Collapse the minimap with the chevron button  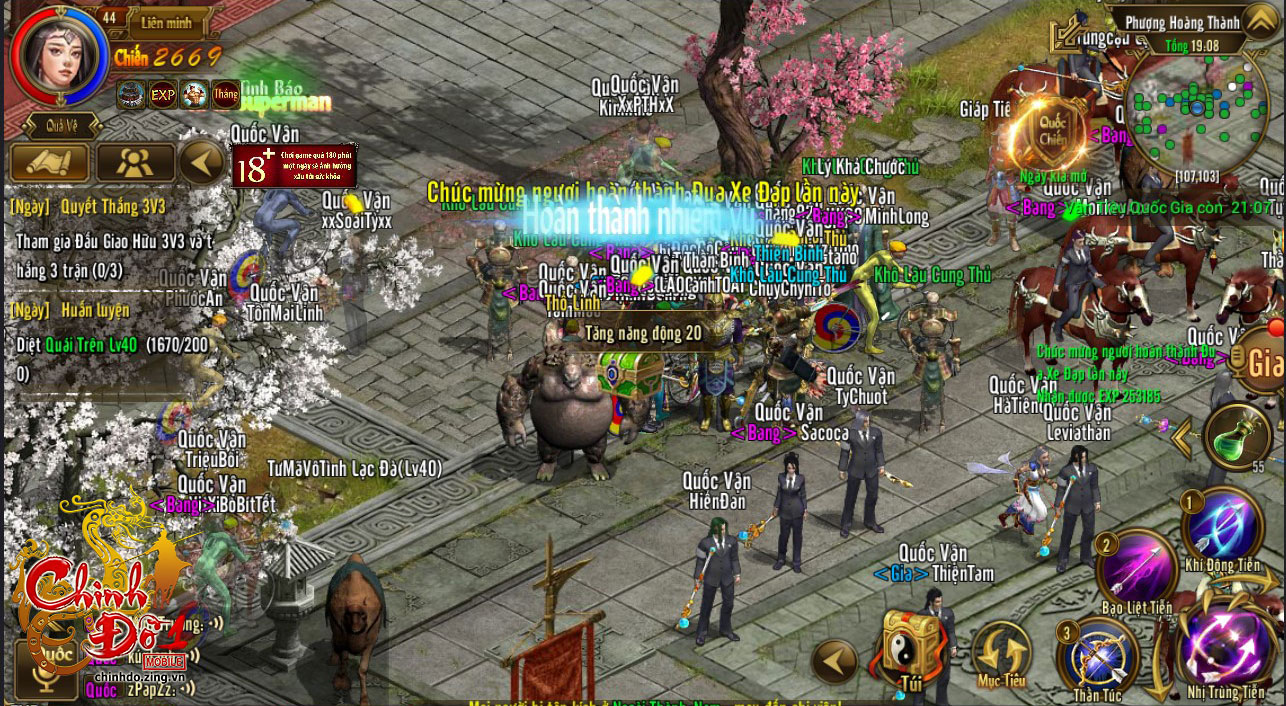click(x=1259, y=20)
